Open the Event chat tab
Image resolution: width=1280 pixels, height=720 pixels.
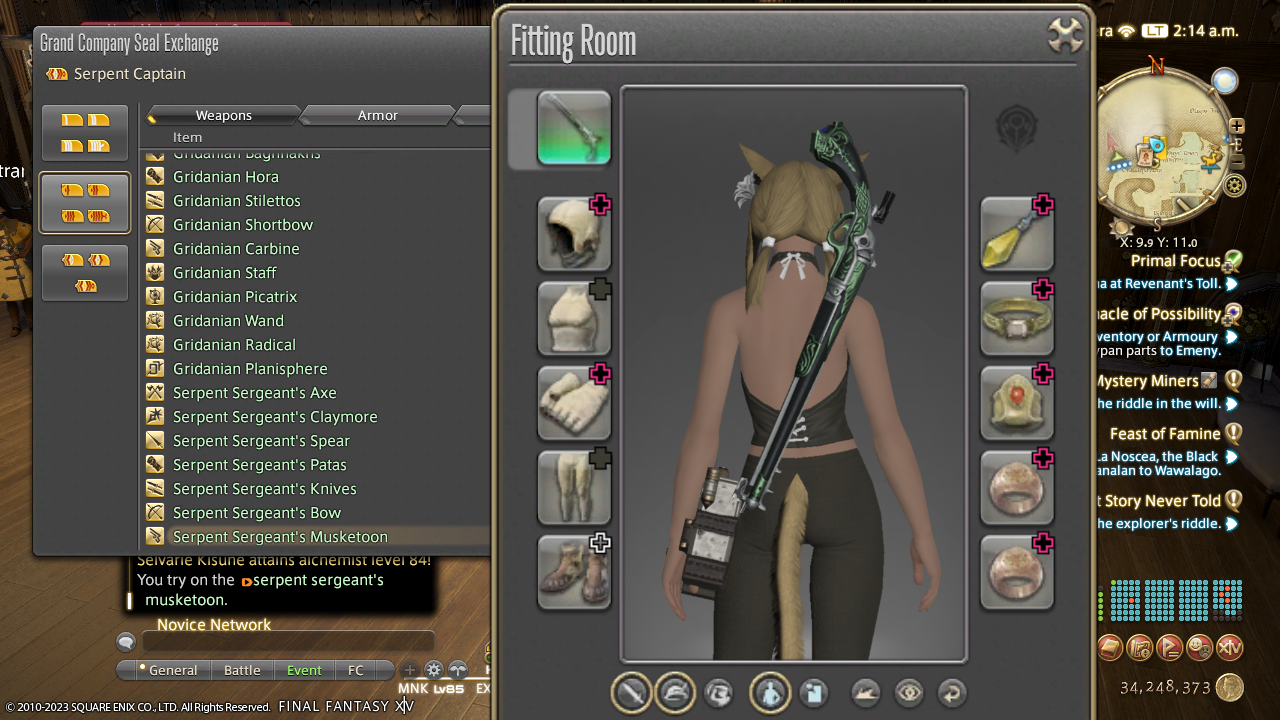pos(304,670)
